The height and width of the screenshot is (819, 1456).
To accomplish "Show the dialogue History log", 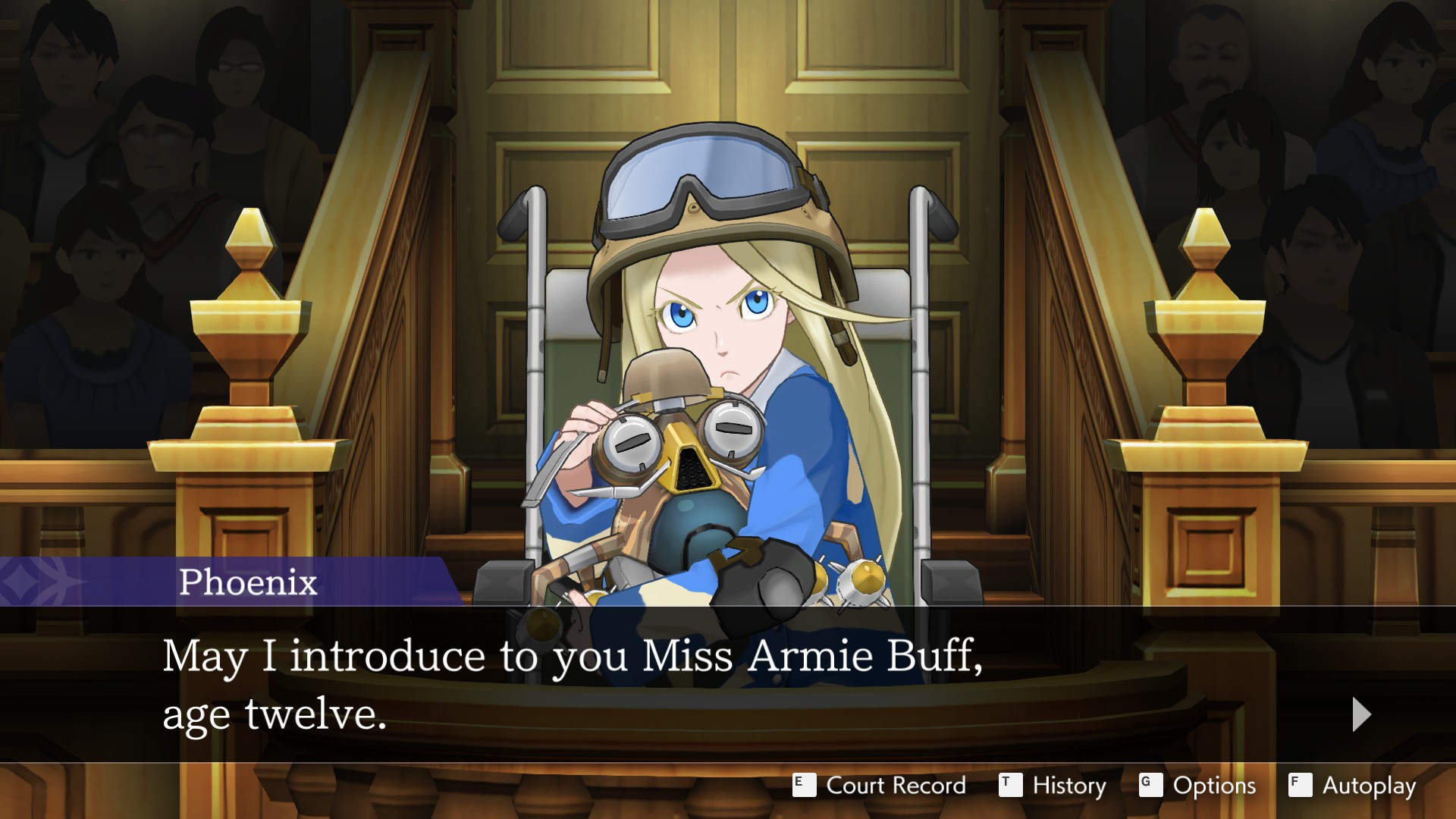I will (1053, 786).
